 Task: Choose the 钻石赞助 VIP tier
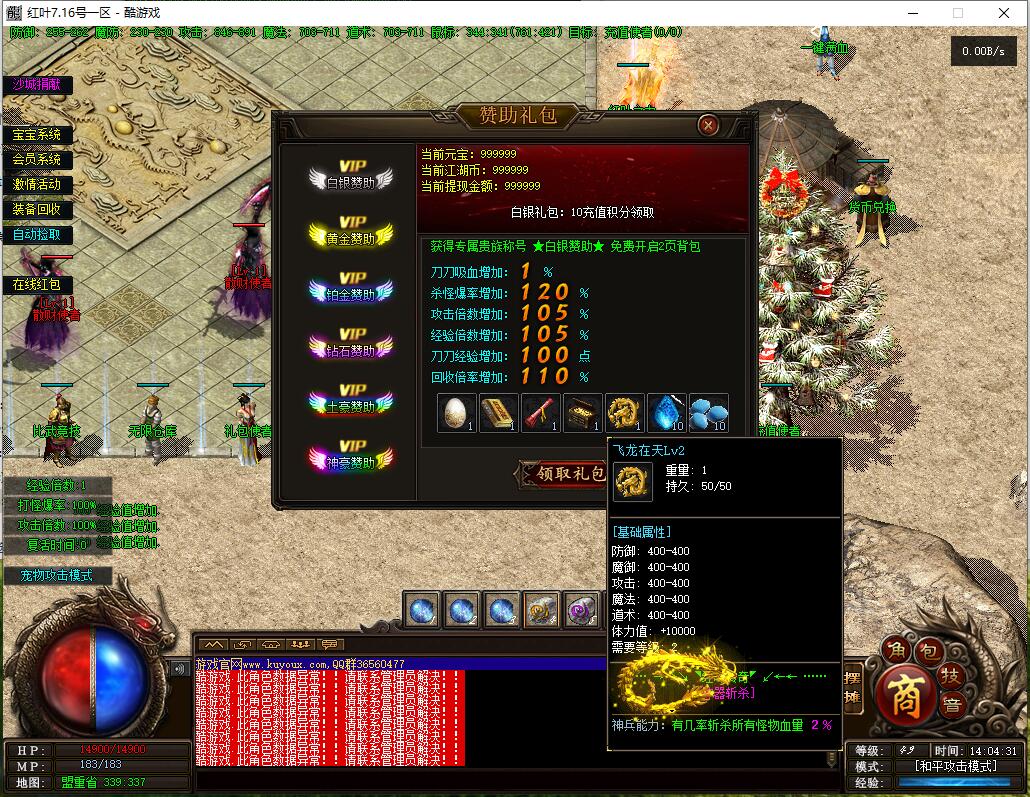(x=350, y=345)
